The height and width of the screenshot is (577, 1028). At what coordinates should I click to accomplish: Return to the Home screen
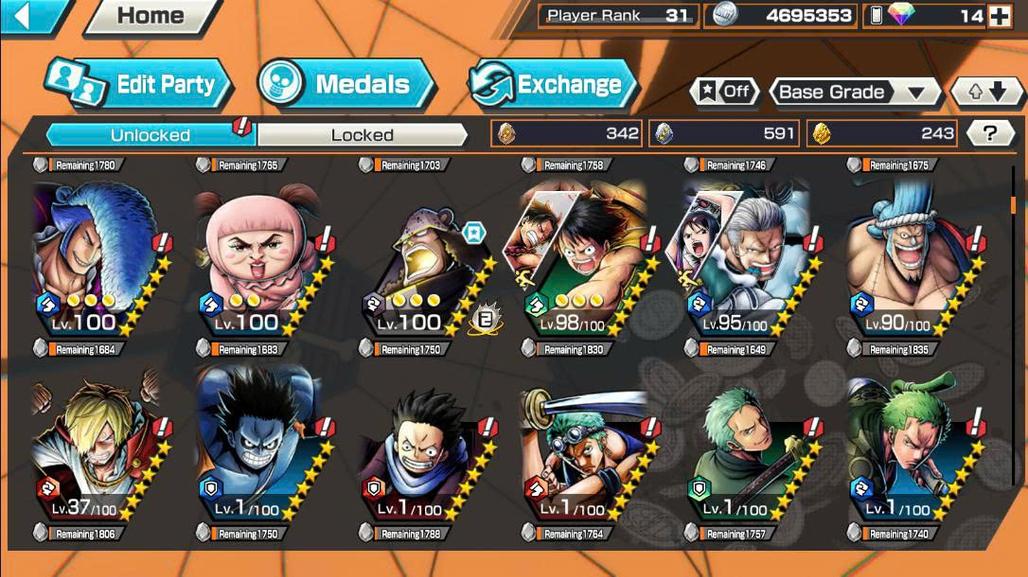[151, 16]
